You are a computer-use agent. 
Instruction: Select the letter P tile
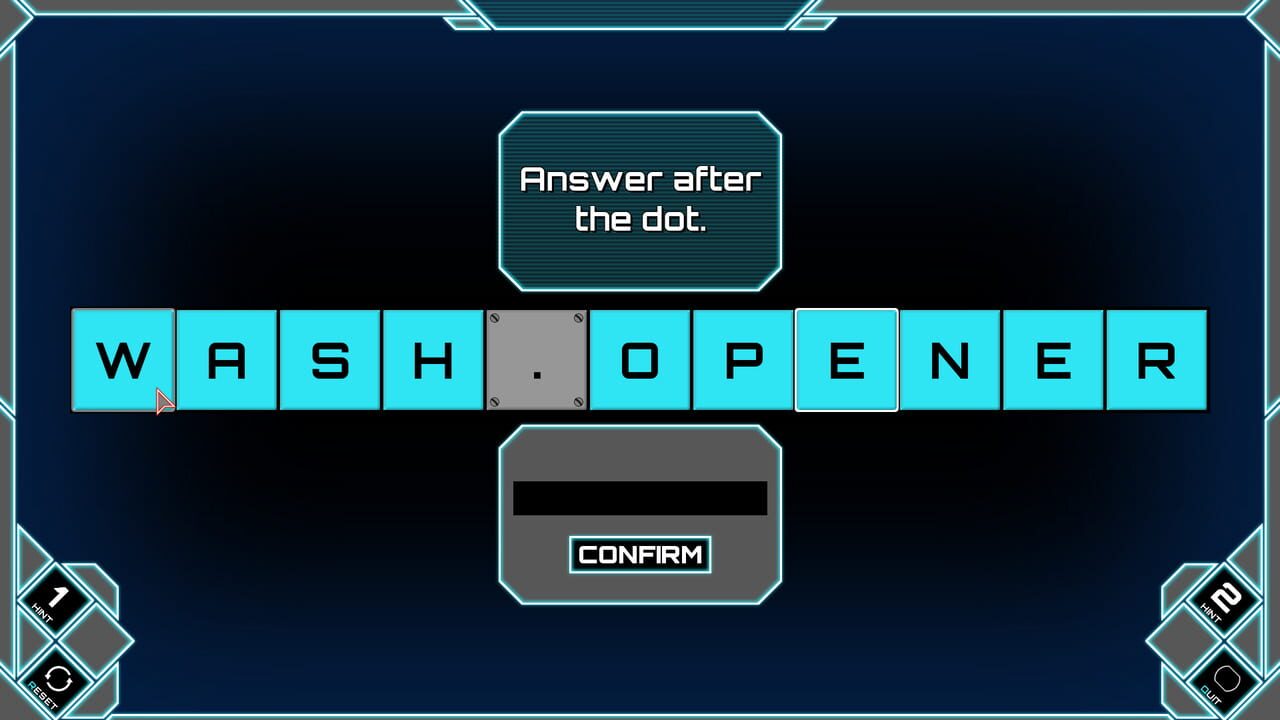tap(743, 360)
